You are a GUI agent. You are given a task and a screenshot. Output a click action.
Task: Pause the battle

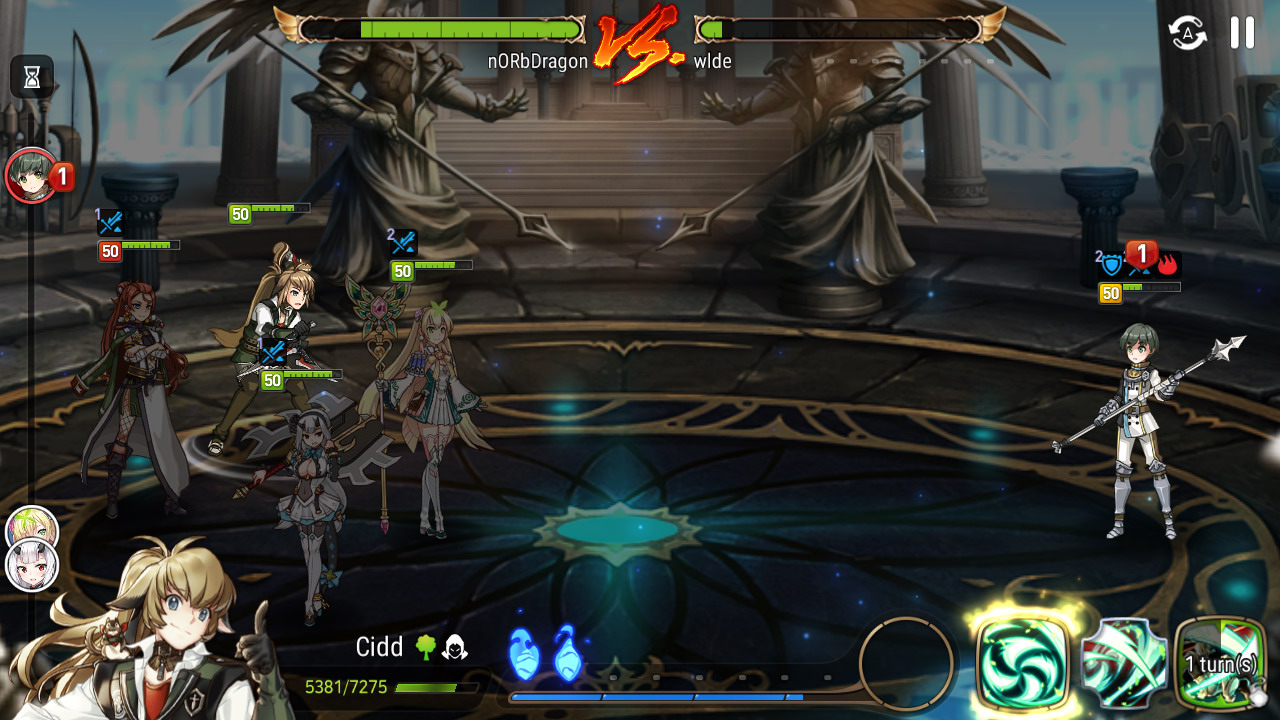coord(1242,33)
